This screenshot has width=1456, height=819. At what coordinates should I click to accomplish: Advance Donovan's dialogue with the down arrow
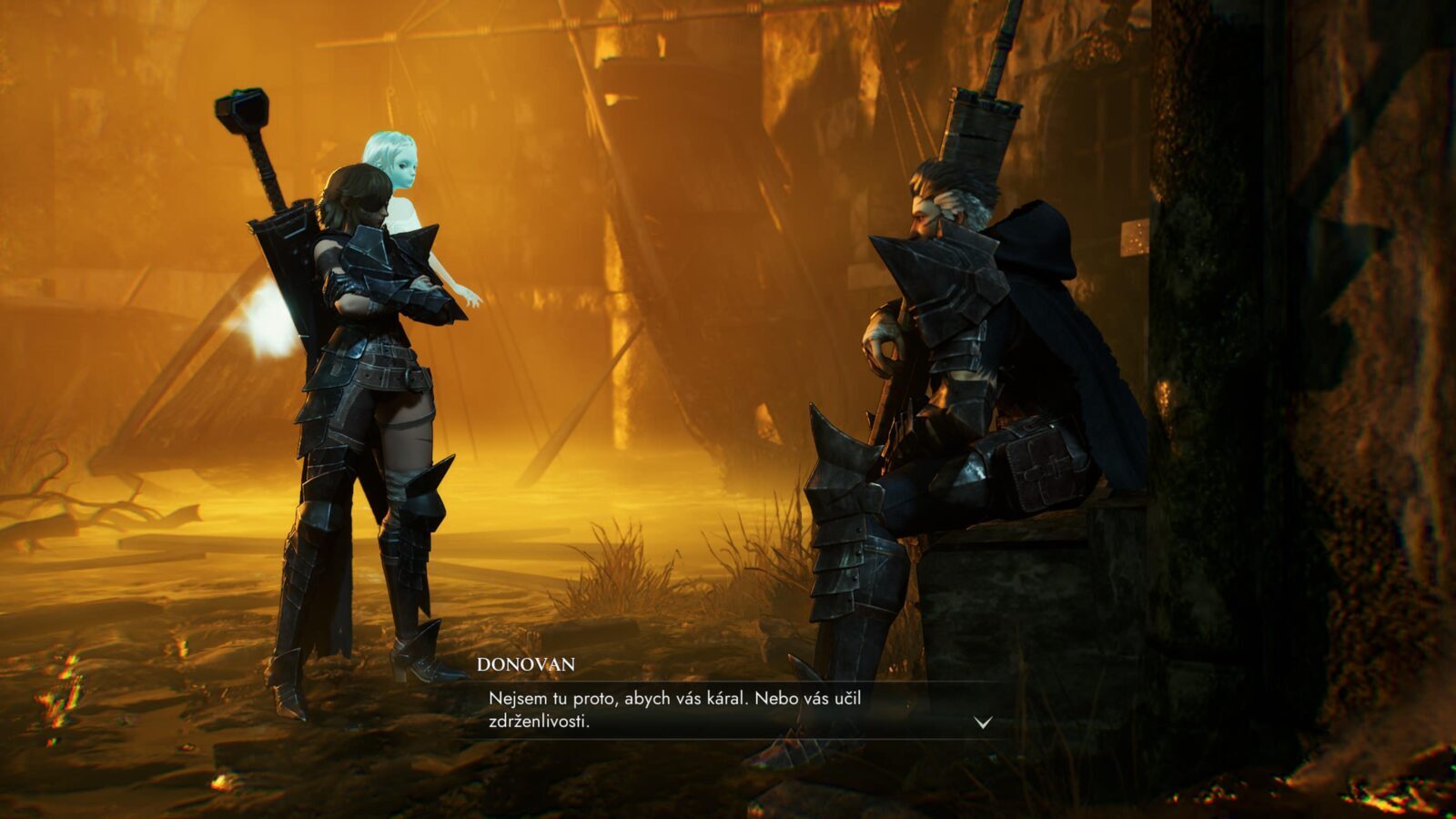983,723
